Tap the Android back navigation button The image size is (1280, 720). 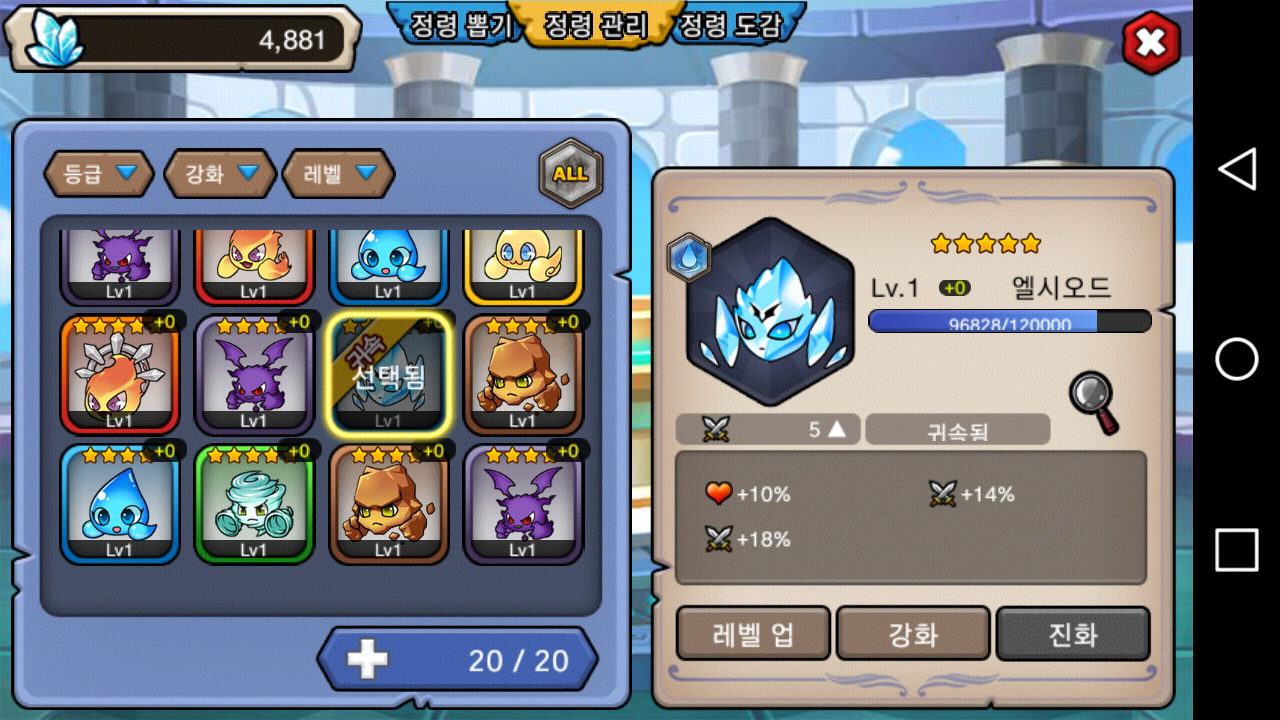(x=1237, y=170)
